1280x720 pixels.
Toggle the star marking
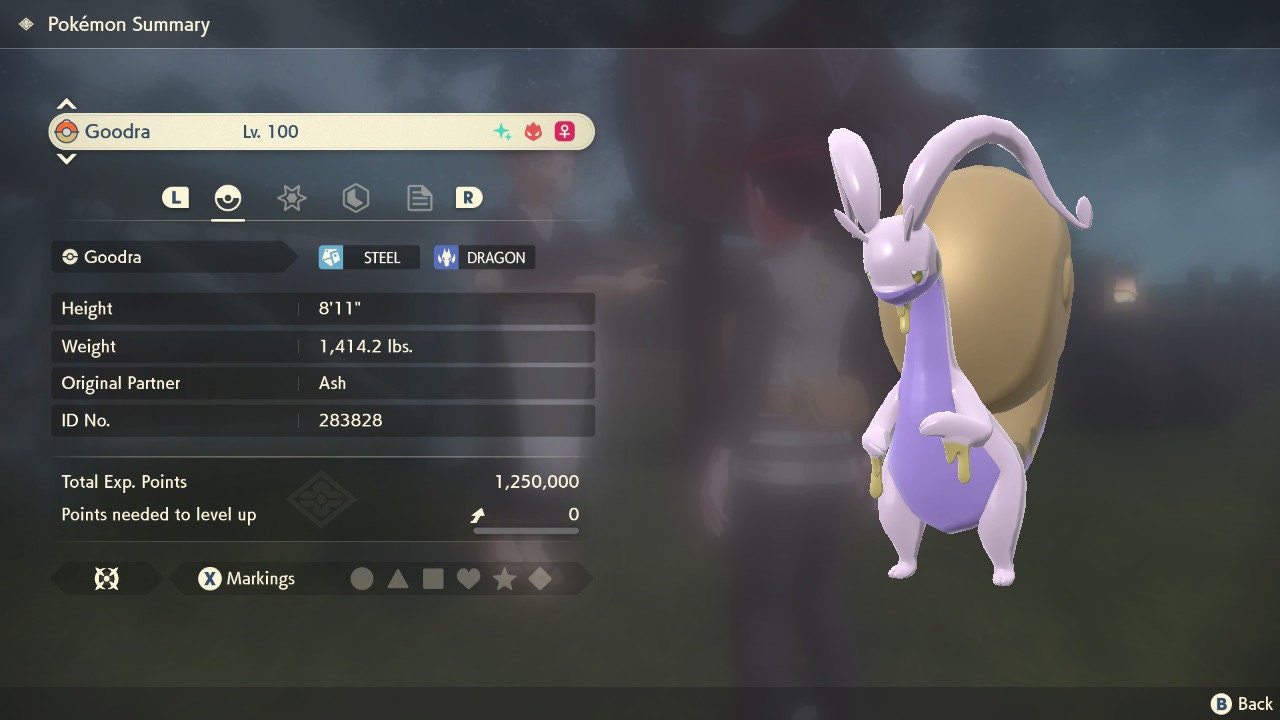click(505, 578)
